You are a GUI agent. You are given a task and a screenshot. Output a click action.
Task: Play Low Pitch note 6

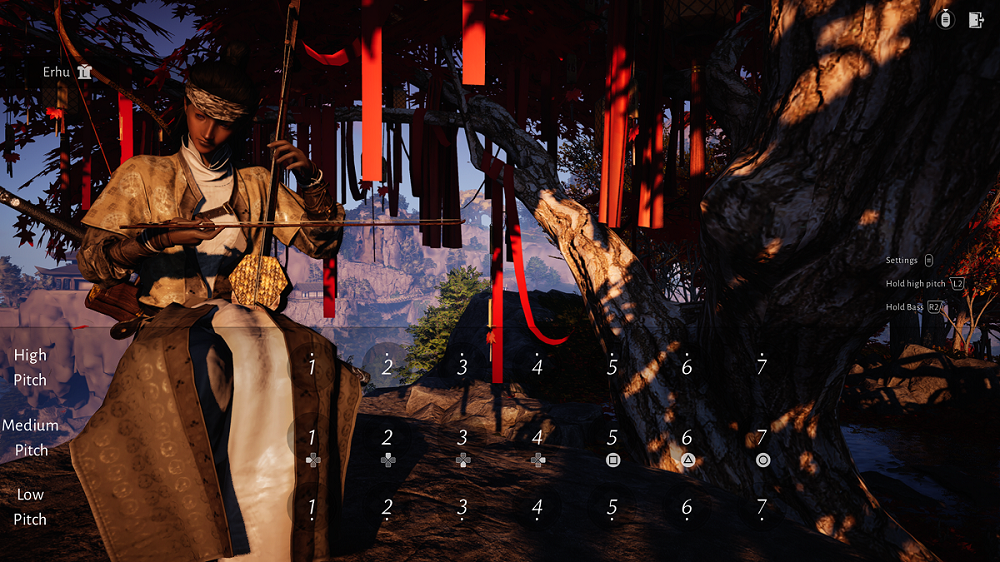(x=687, y=508)
